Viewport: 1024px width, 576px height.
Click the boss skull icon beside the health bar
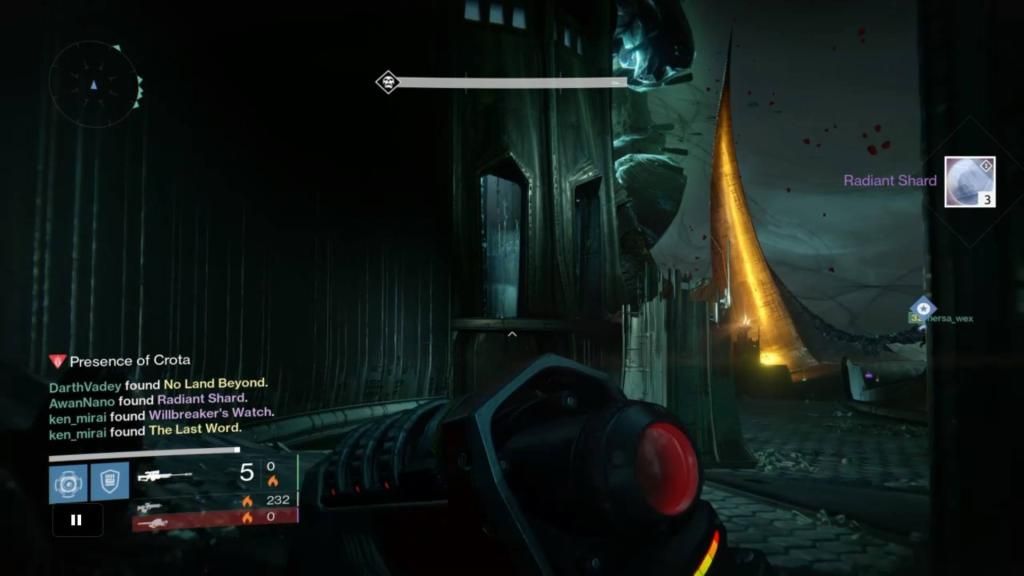pyautogui.click(x=387, y=82)
